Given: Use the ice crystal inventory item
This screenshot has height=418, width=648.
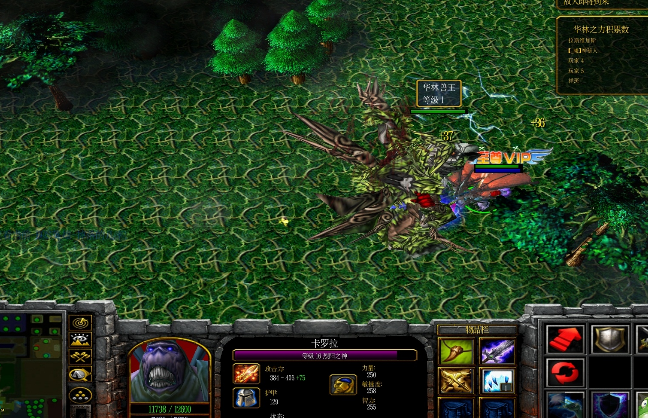Looking at the screenshot, I should (497, 381).
